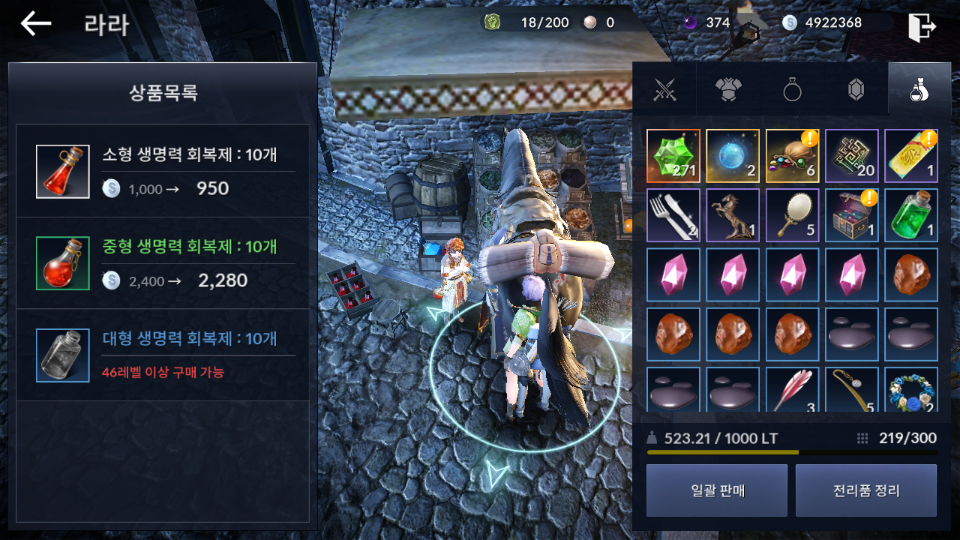Select the red feather item slot
The image size is (960, 540).
[x=792, y=391]
